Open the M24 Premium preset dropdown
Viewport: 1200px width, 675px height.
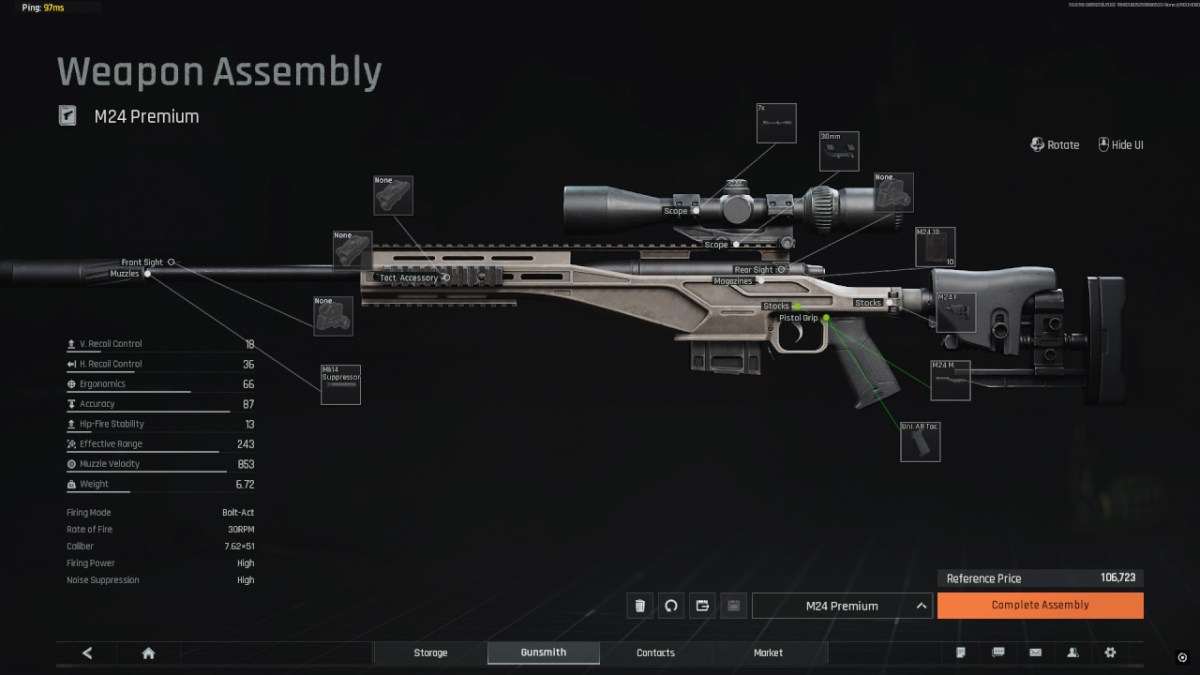coord(842,605)
